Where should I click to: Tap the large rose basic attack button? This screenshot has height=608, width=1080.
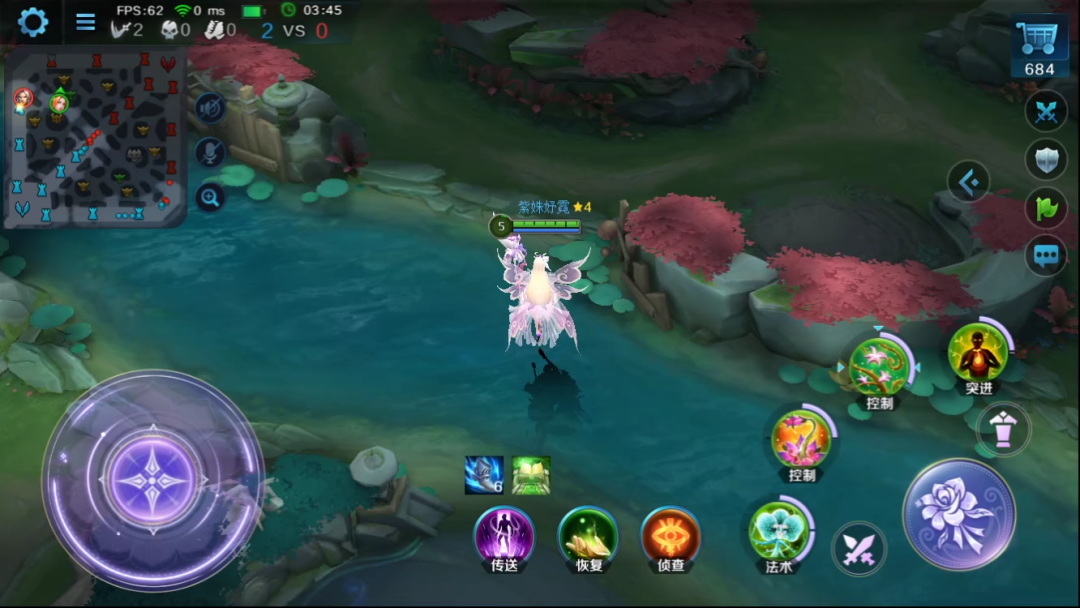tap(959, 514)
